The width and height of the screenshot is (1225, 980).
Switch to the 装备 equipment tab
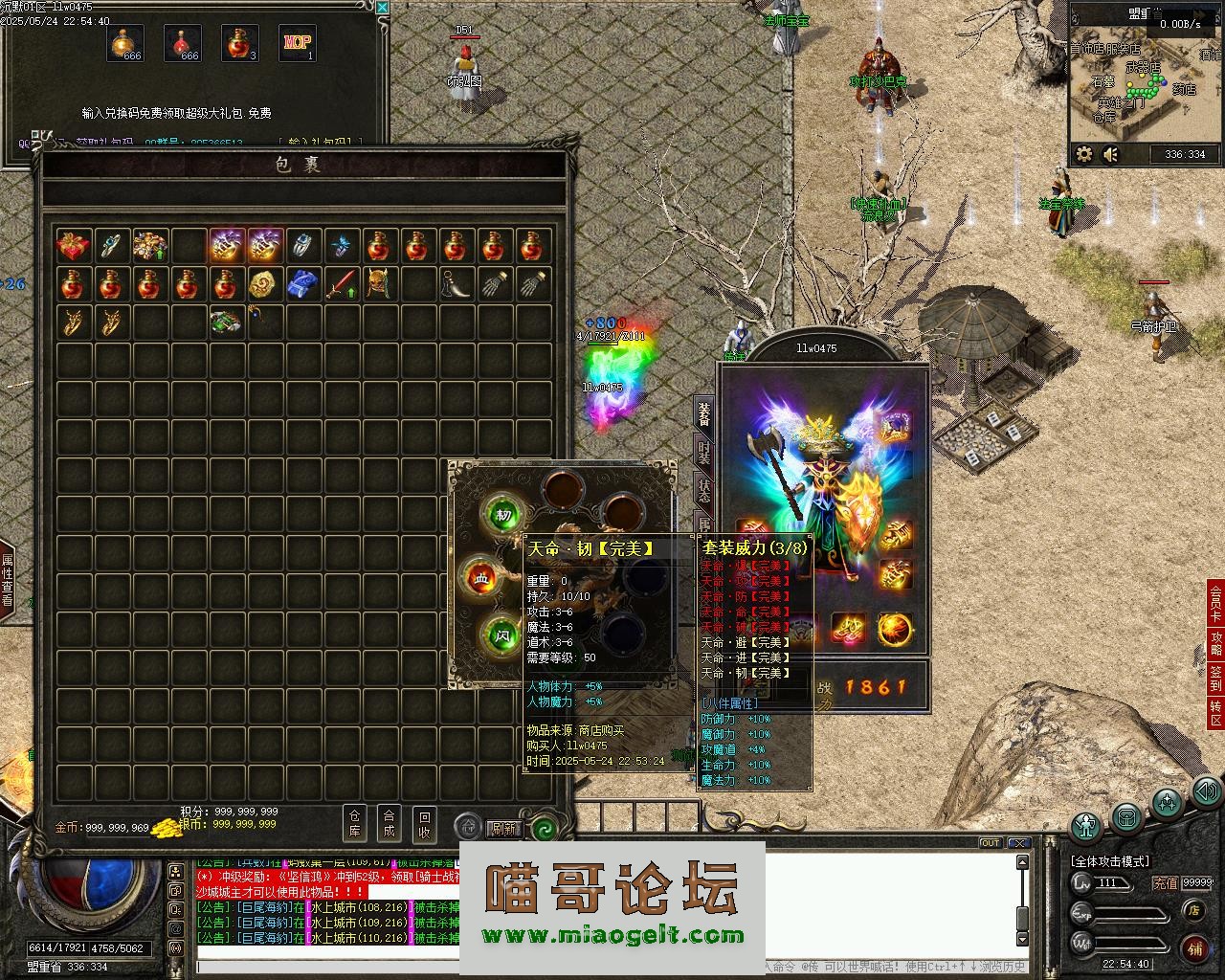point(704,414)
